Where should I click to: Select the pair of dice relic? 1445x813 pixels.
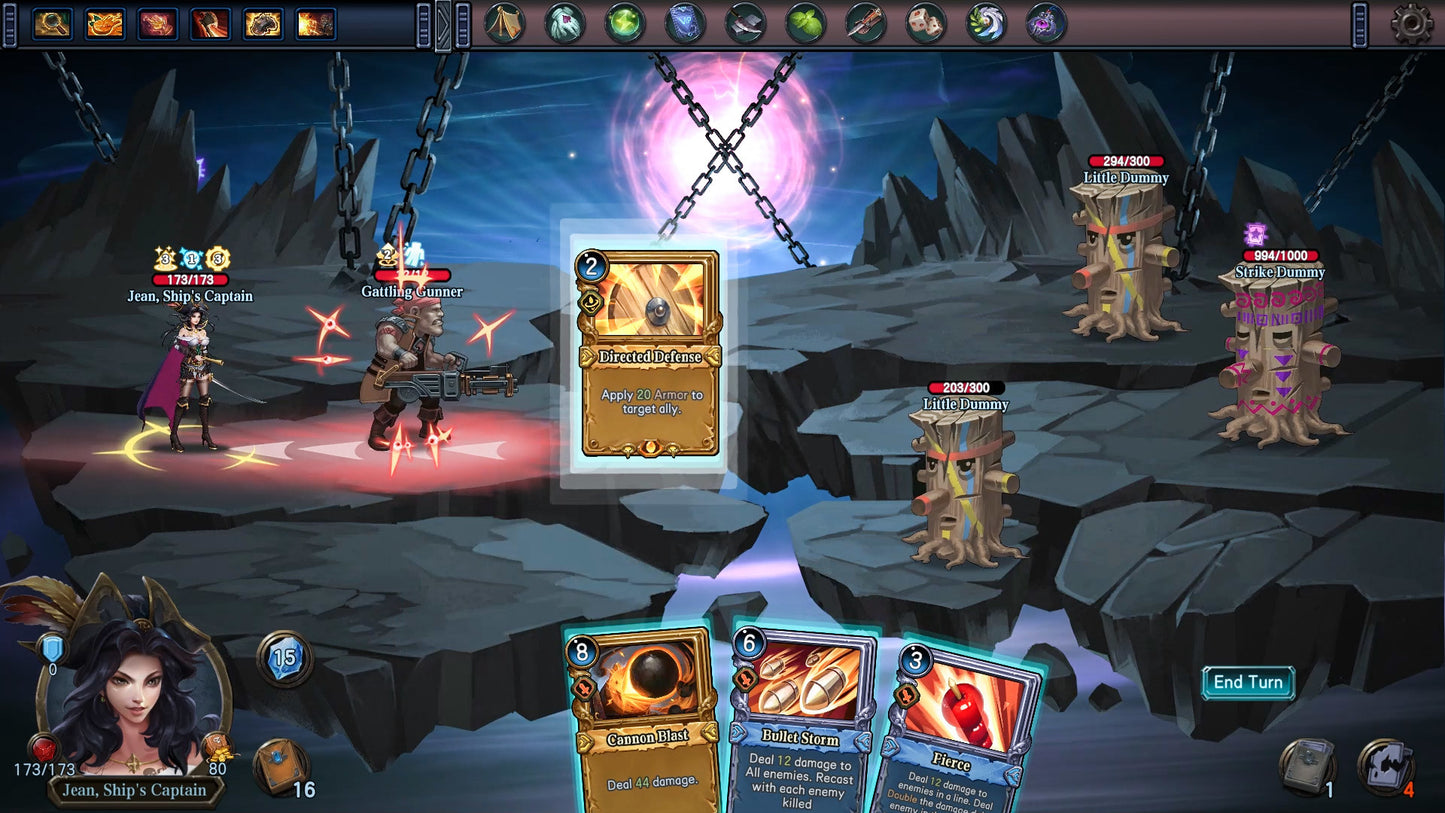(926, 23)
